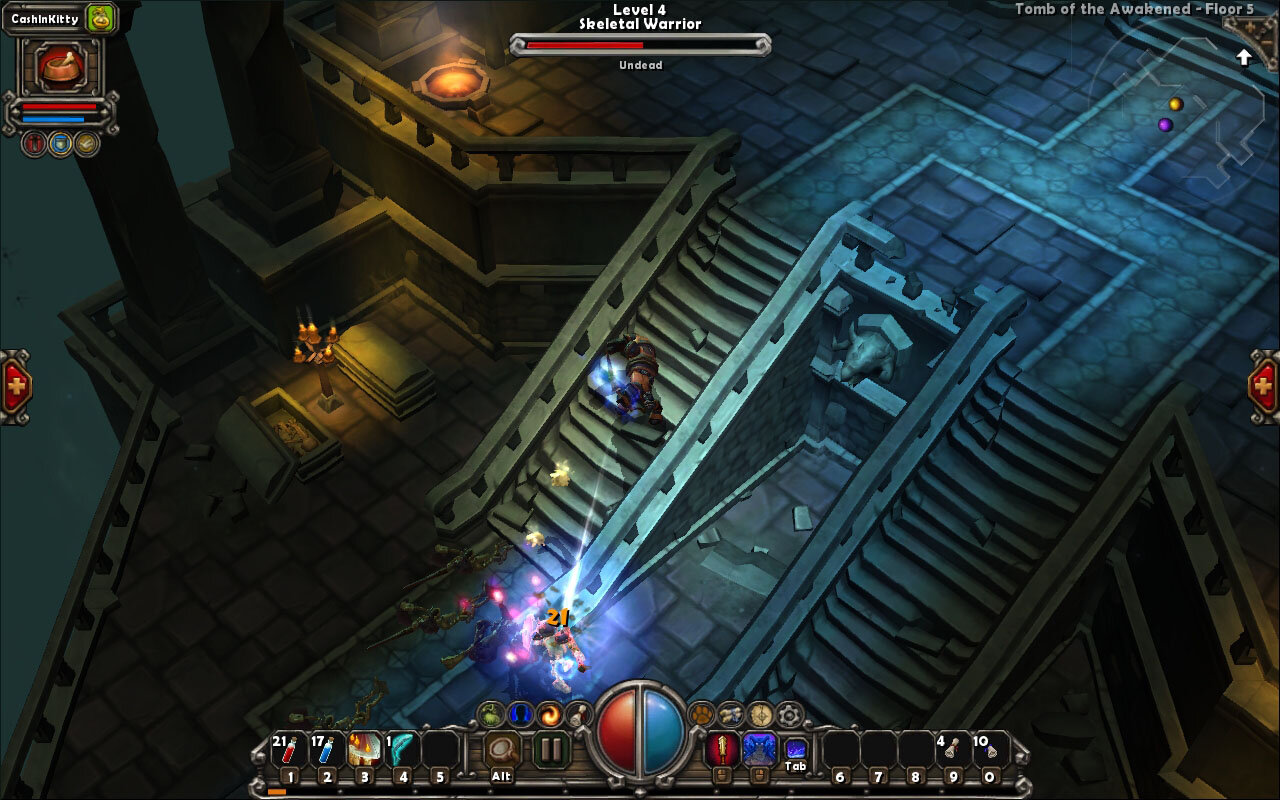
Task: Select the red sword left-click skill
Action: click(722, 749)
